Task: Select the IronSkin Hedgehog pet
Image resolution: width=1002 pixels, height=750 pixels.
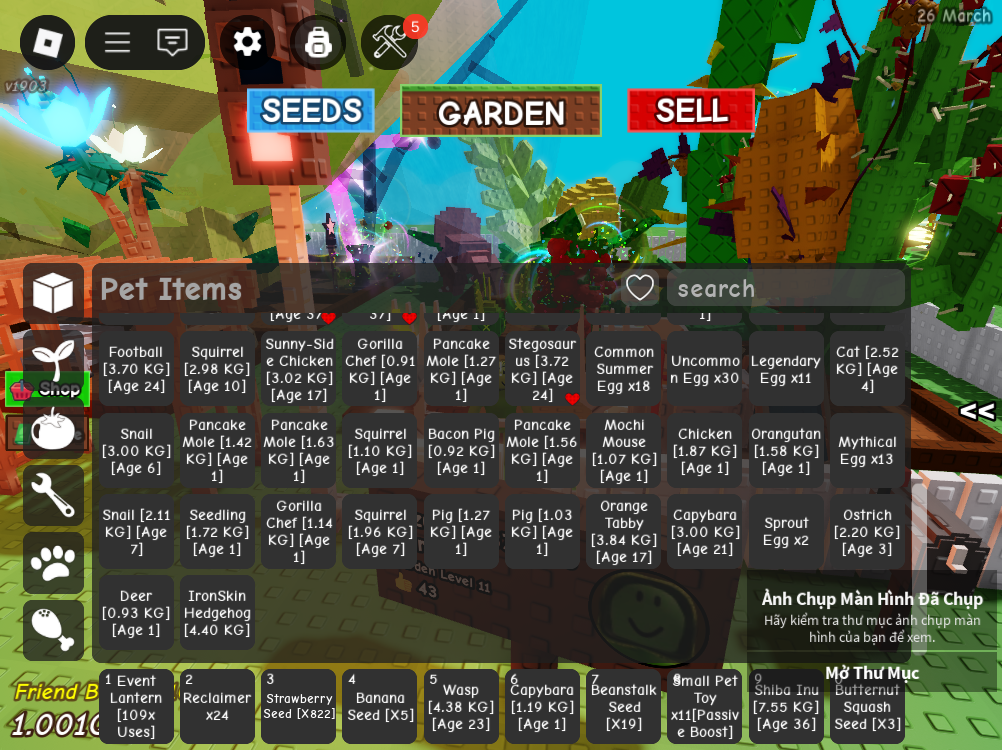Action: [217, 613]
